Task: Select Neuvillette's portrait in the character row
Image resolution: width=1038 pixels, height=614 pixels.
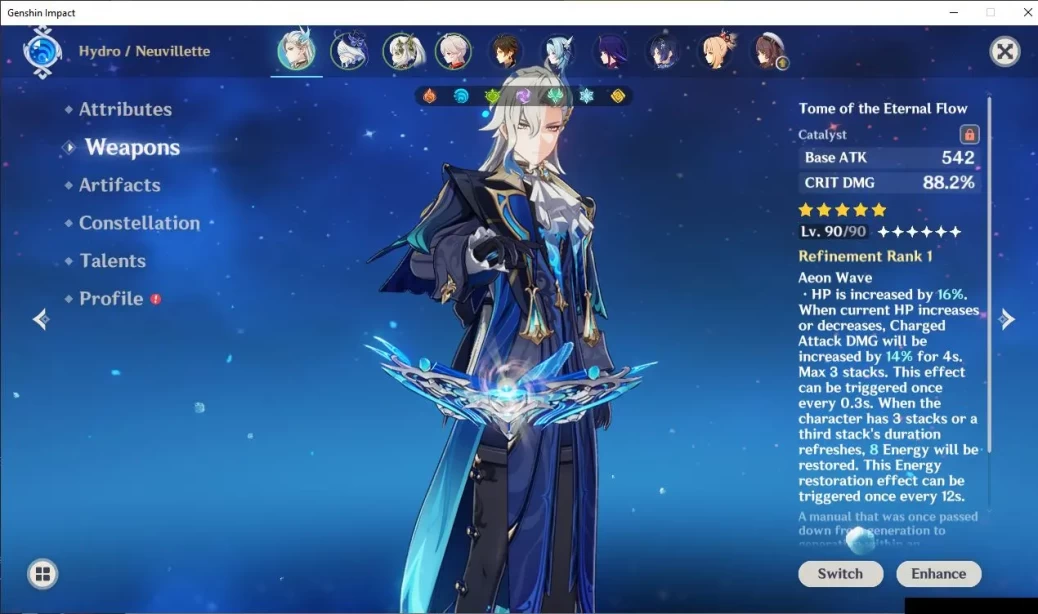Action: [296, 52]
